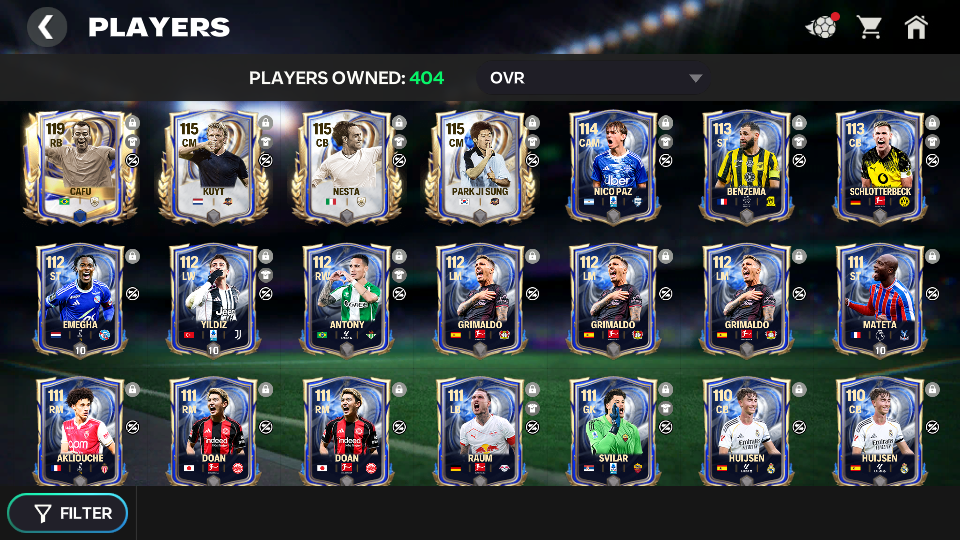Select the 111 LB Raum card
Image resolution: width=960 pixels, height=540 pixels.
tap(480, 431)
